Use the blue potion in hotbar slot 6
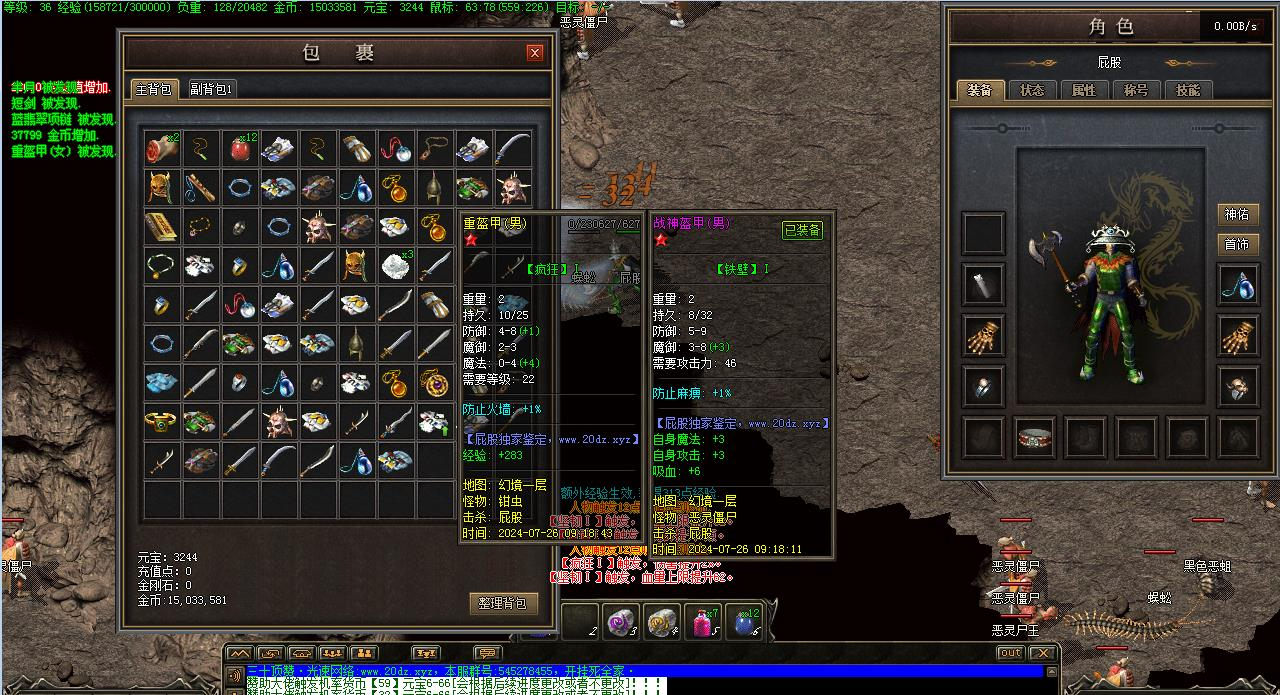Screen dimensions: 1280x695 743,622
